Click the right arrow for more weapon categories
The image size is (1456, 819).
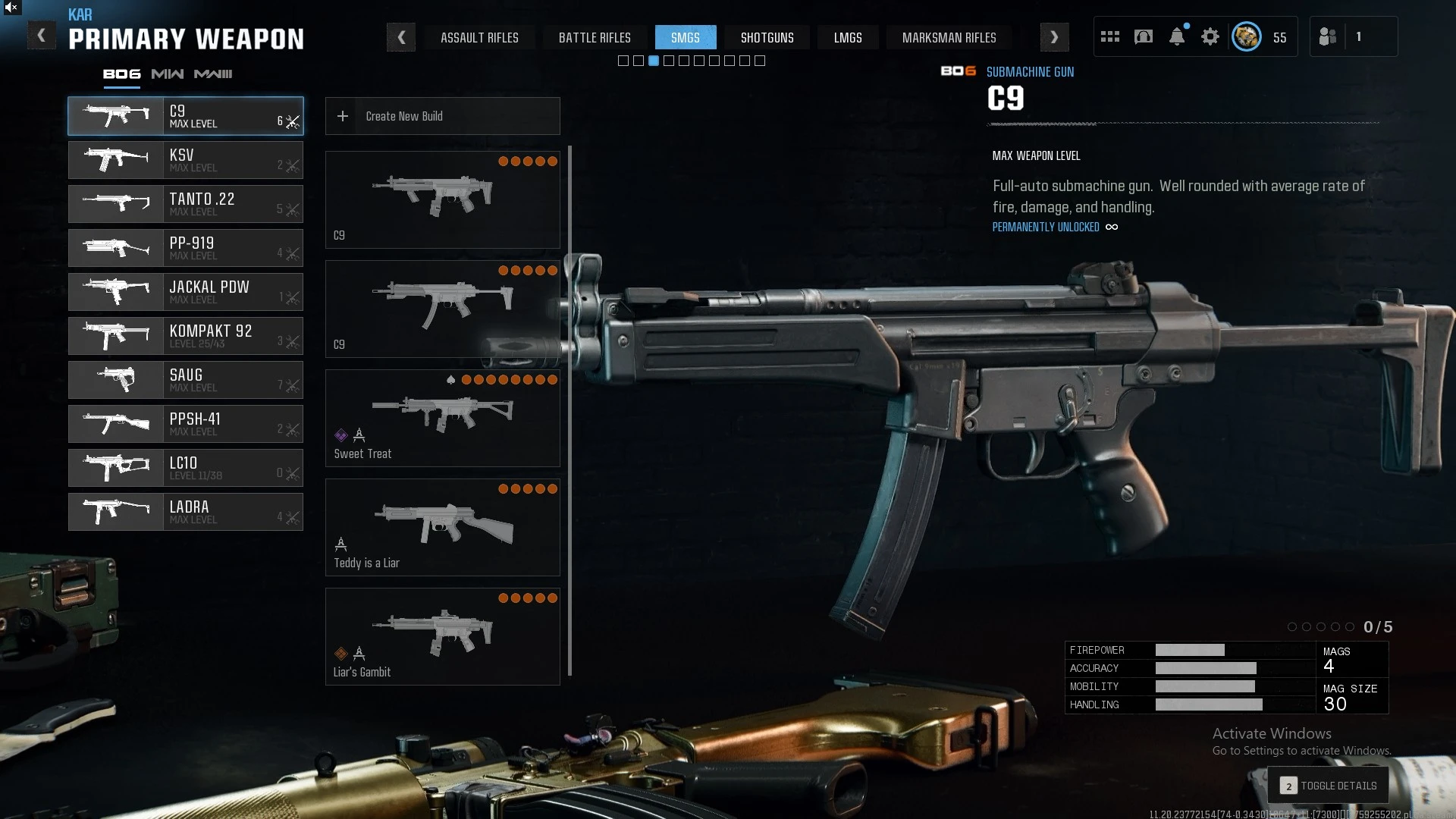pyautogui.click(x=1054, y=37)
